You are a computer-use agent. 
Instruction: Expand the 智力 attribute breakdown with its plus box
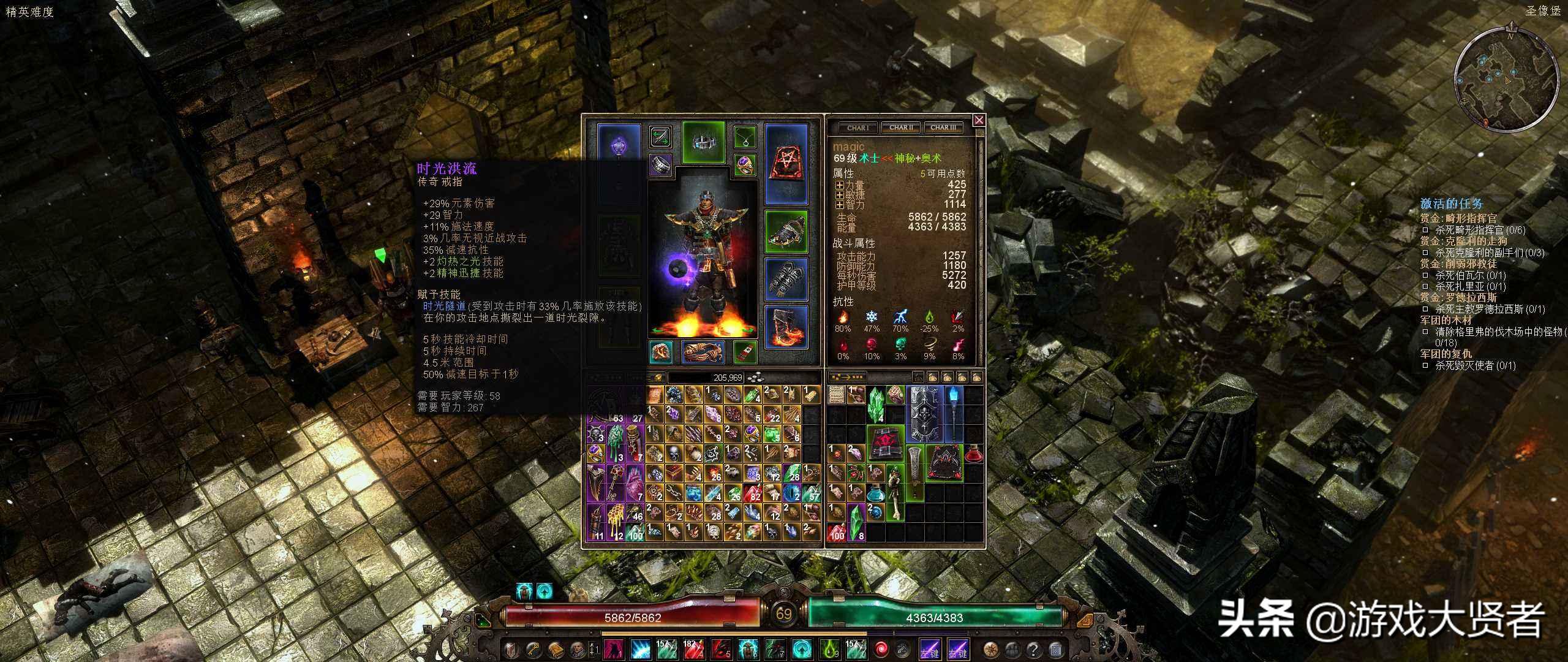(x=840, y=205)
